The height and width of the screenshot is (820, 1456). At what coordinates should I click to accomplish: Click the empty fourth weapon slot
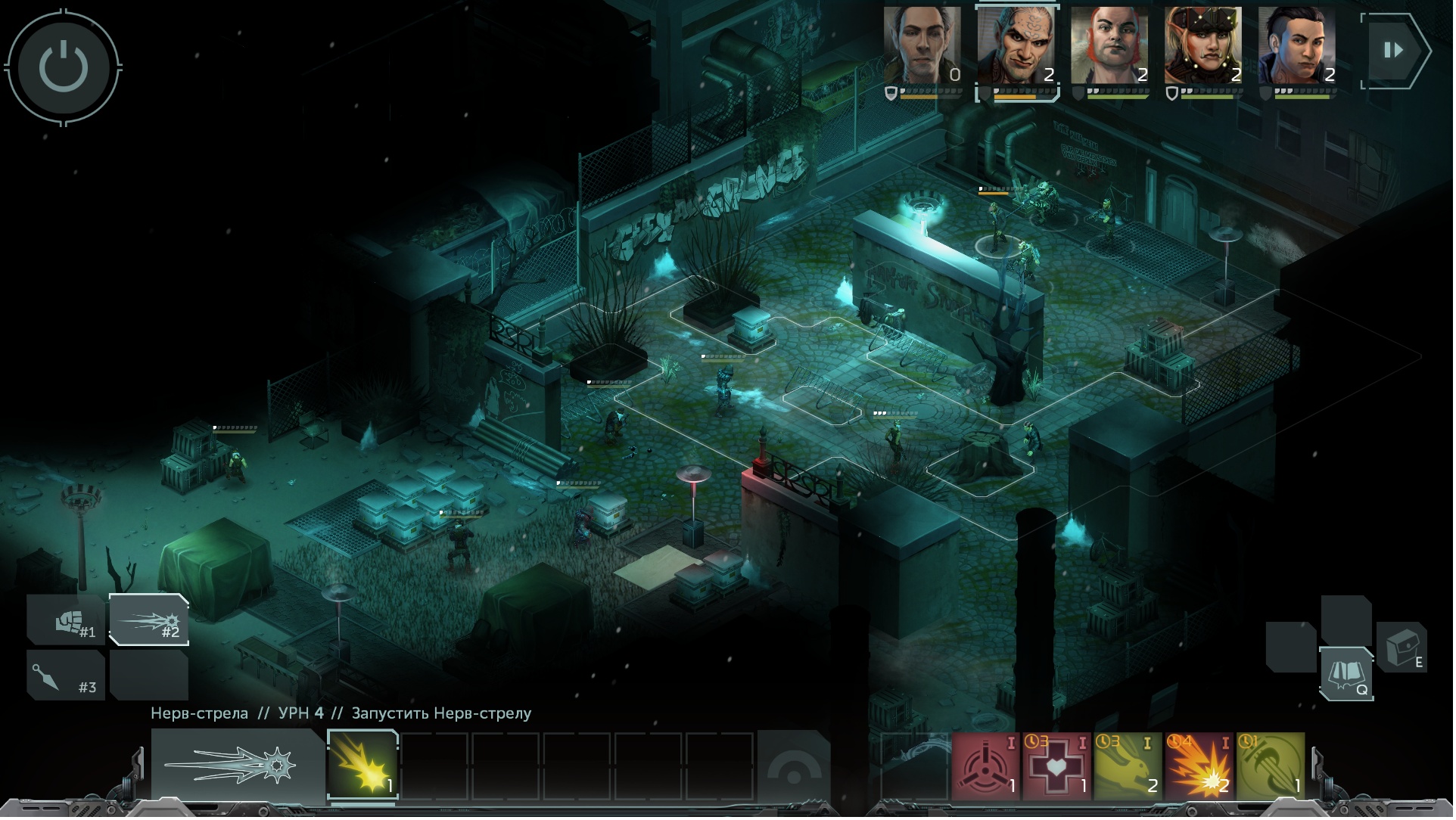[150, 675]
